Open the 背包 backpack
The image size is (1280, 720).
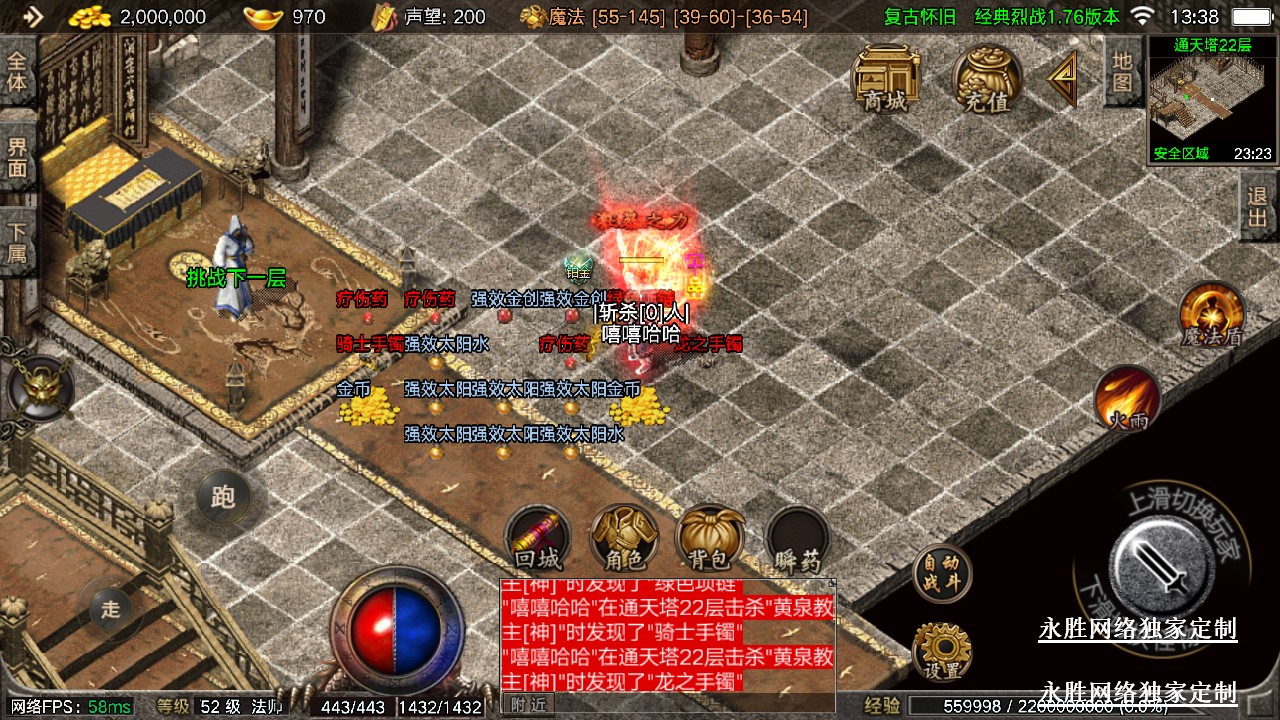point(710,538)
